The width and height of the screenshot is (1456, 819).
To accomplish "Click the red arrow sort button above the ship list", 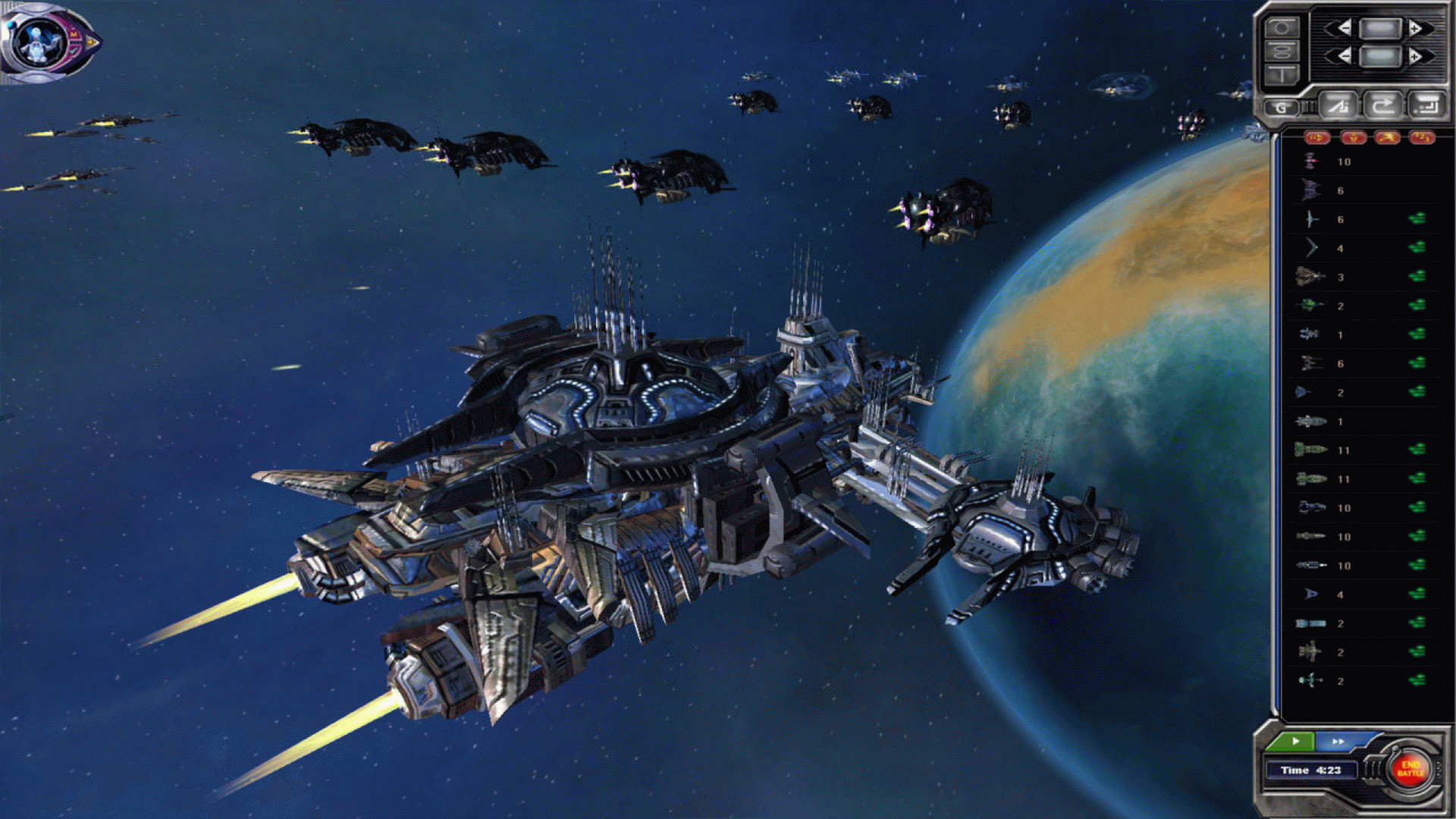I will coord(1317,137).
